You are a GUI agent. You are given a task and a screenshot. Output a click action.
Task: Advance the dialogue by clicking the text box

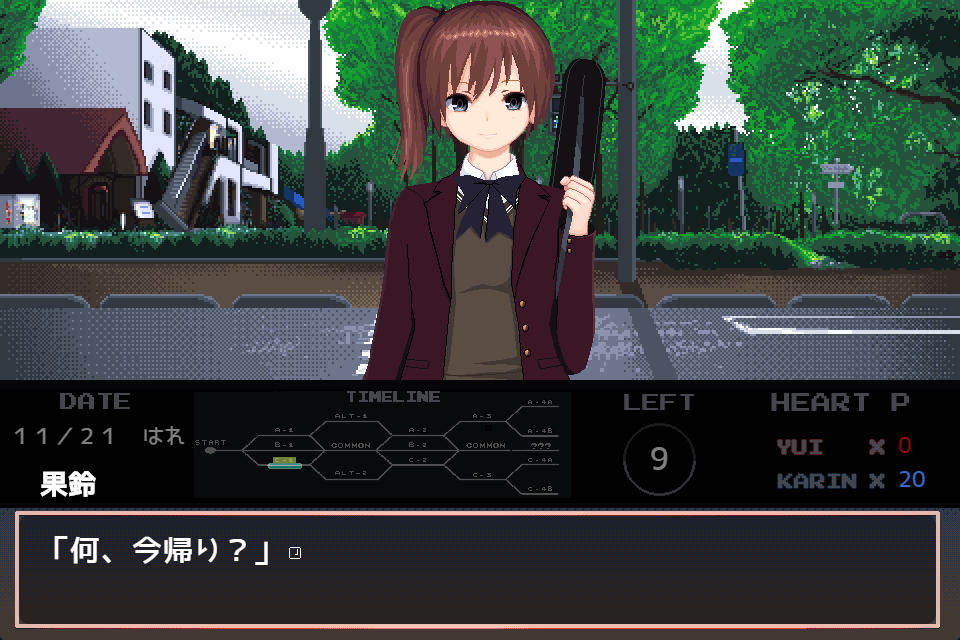[477, 568]
